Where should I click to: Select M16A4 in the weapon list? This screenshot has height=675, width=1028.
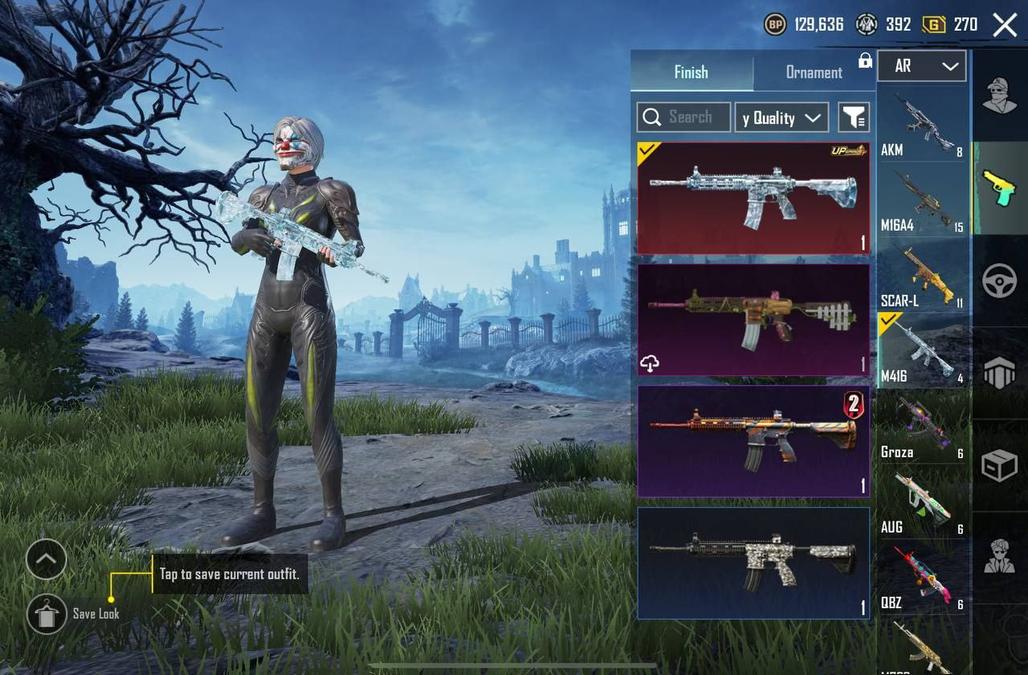click(x=921, y=200)
